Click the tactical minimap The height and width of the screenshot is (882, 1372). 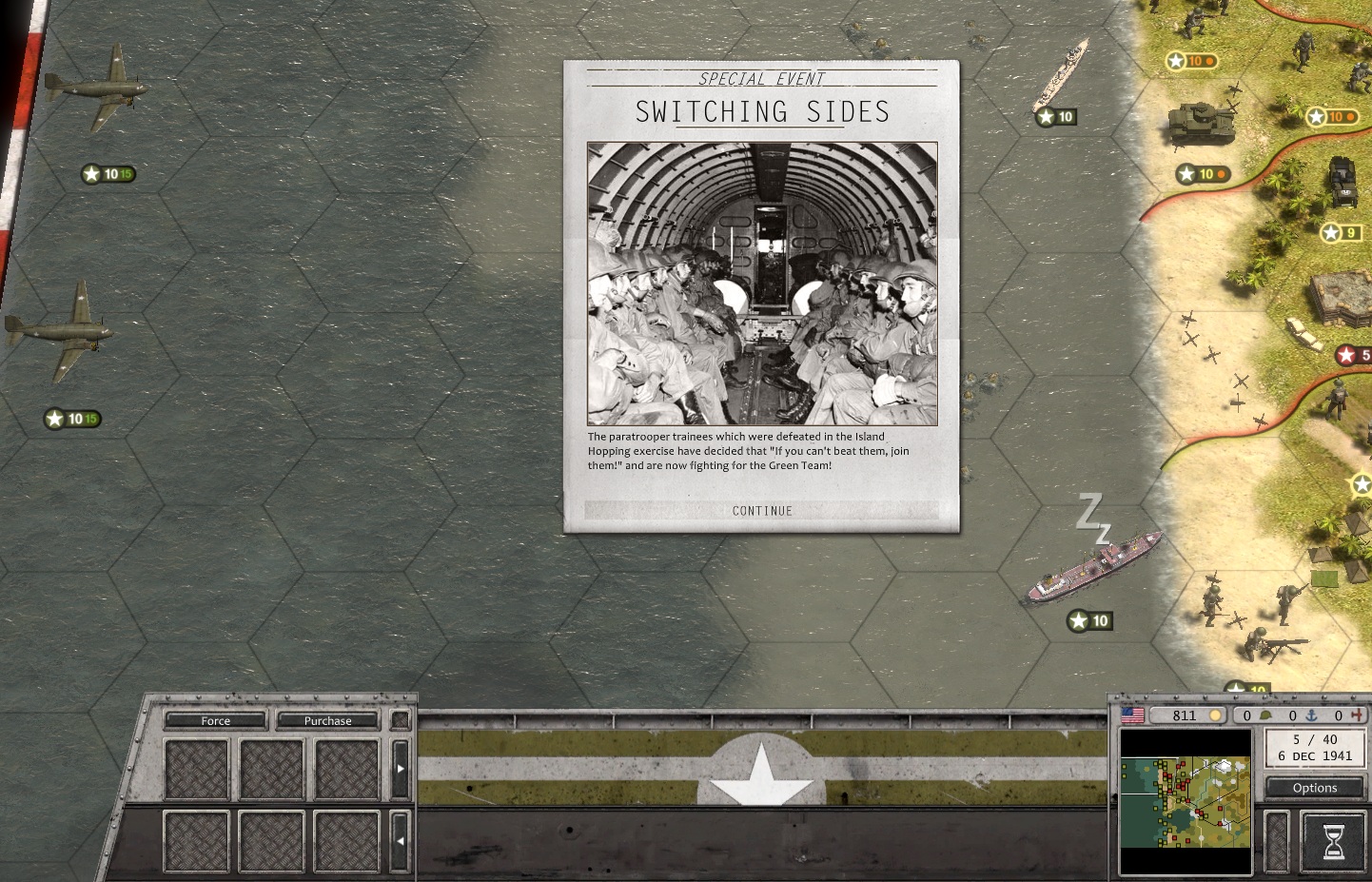[1186, 801]
